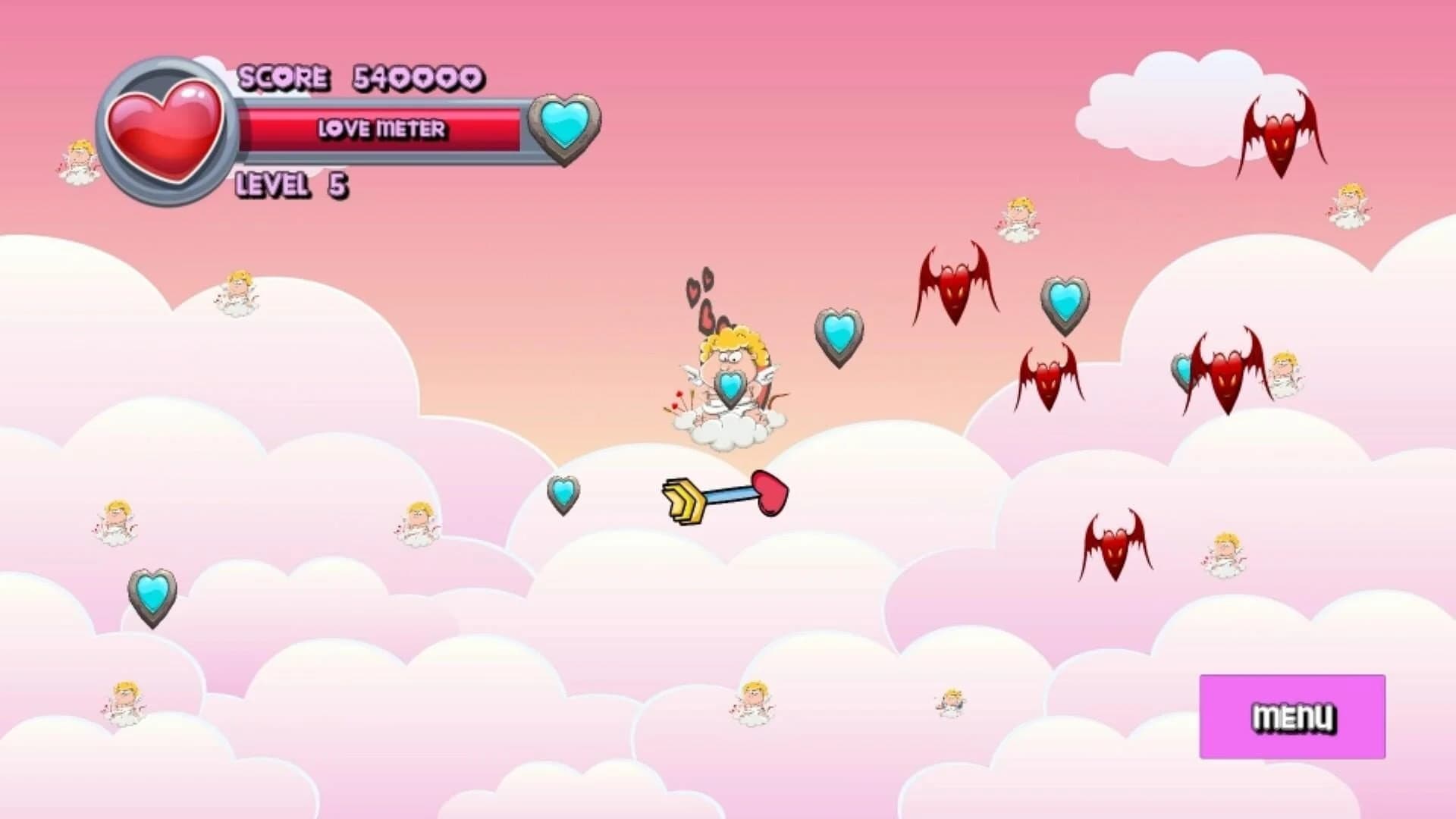Click the LEVEL 5 label

pos(292,184)
